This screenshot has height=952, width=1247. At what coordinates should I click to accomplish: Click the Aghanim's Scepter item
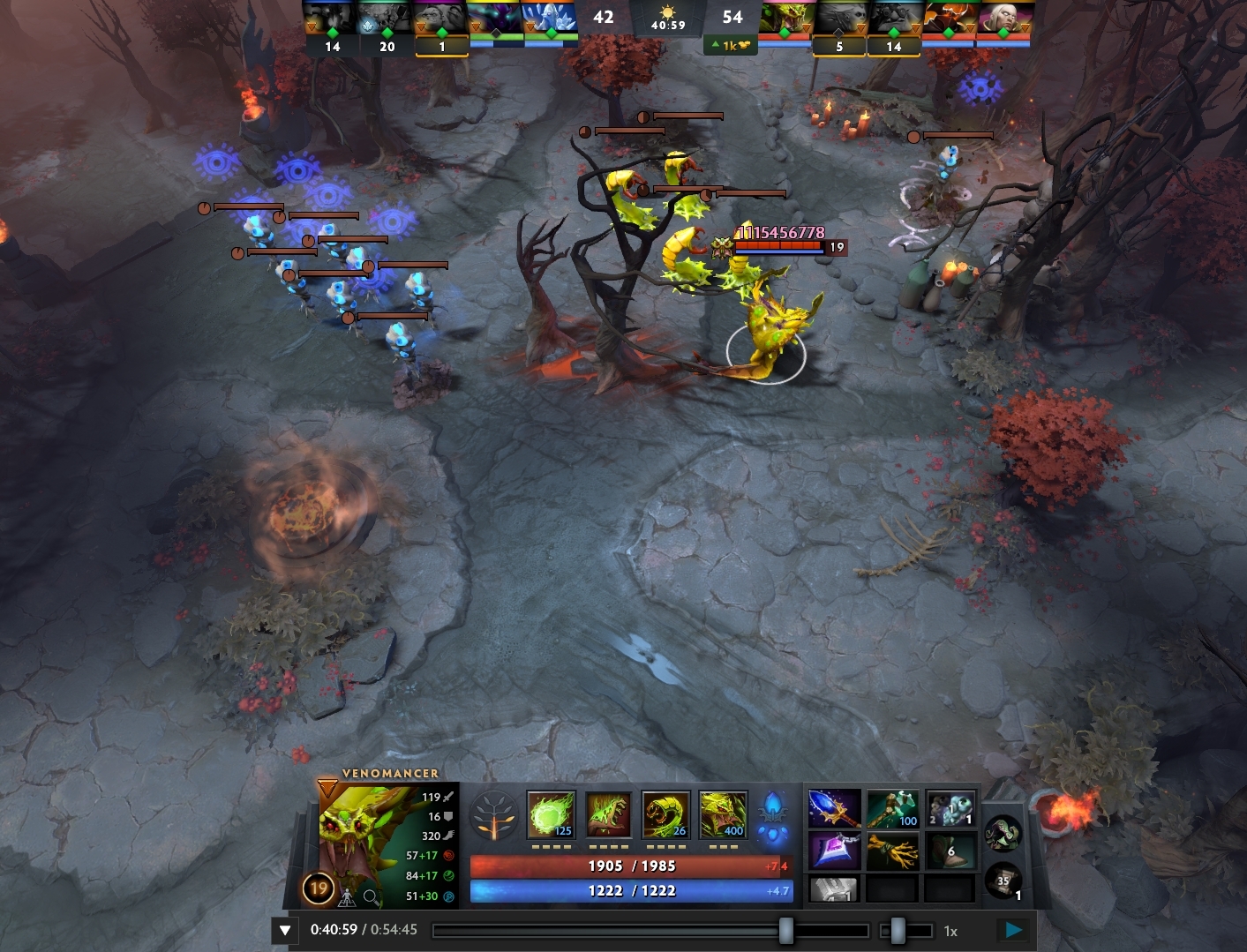[833, 808]
